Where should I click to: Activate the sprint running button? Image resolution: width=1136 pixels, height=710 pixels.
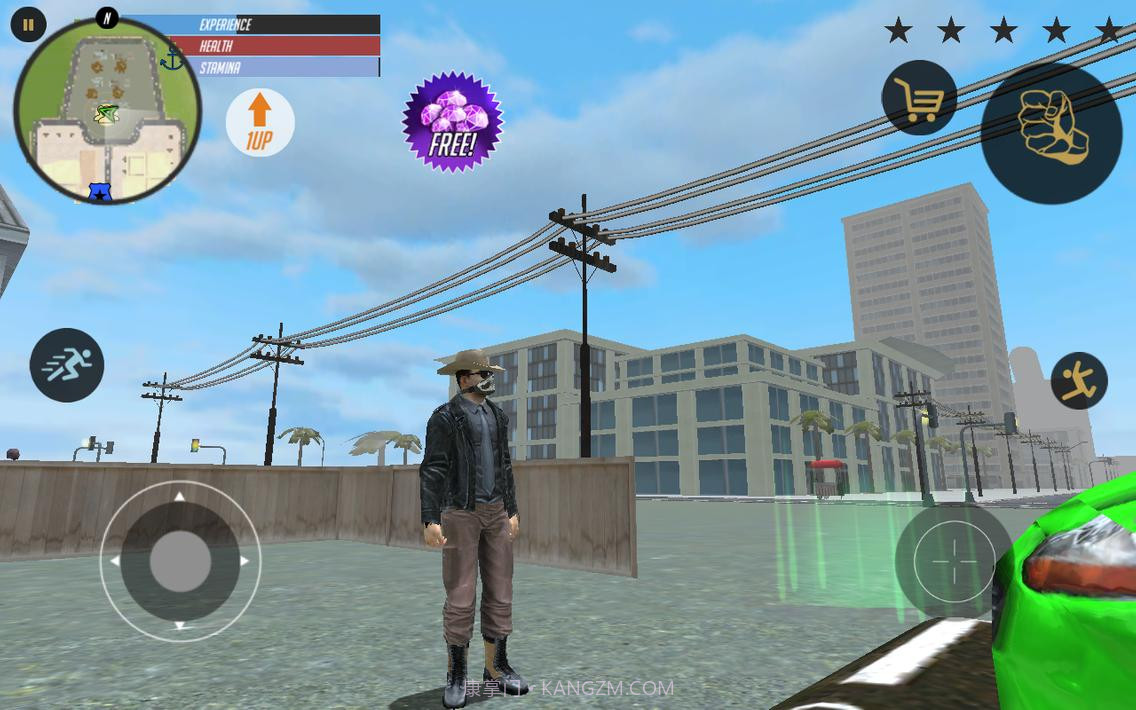[x=67, y=365]
